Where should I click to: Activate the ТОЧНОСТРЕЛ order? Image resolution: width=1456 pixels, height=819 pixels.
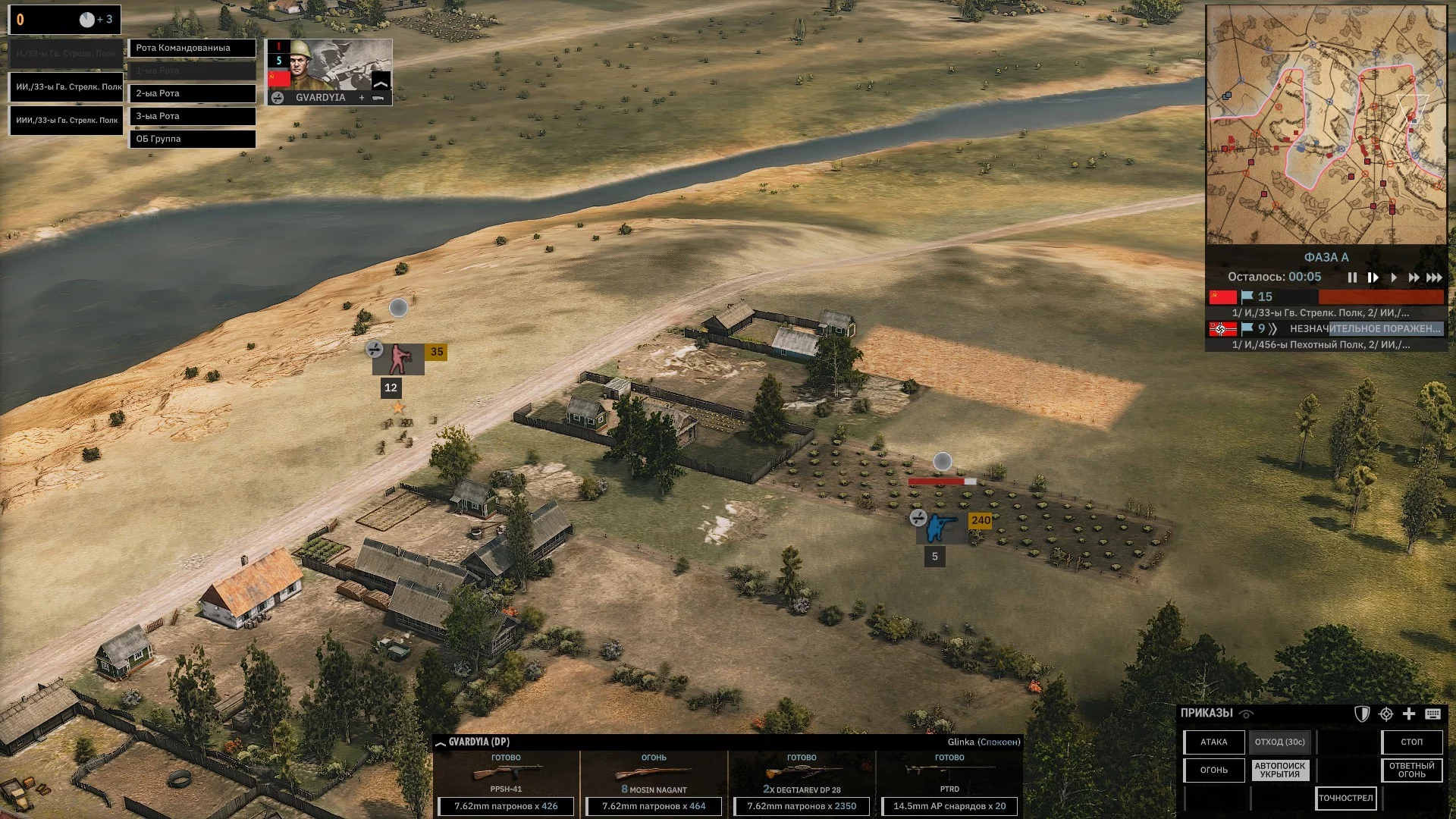[x=1345, y=798]
